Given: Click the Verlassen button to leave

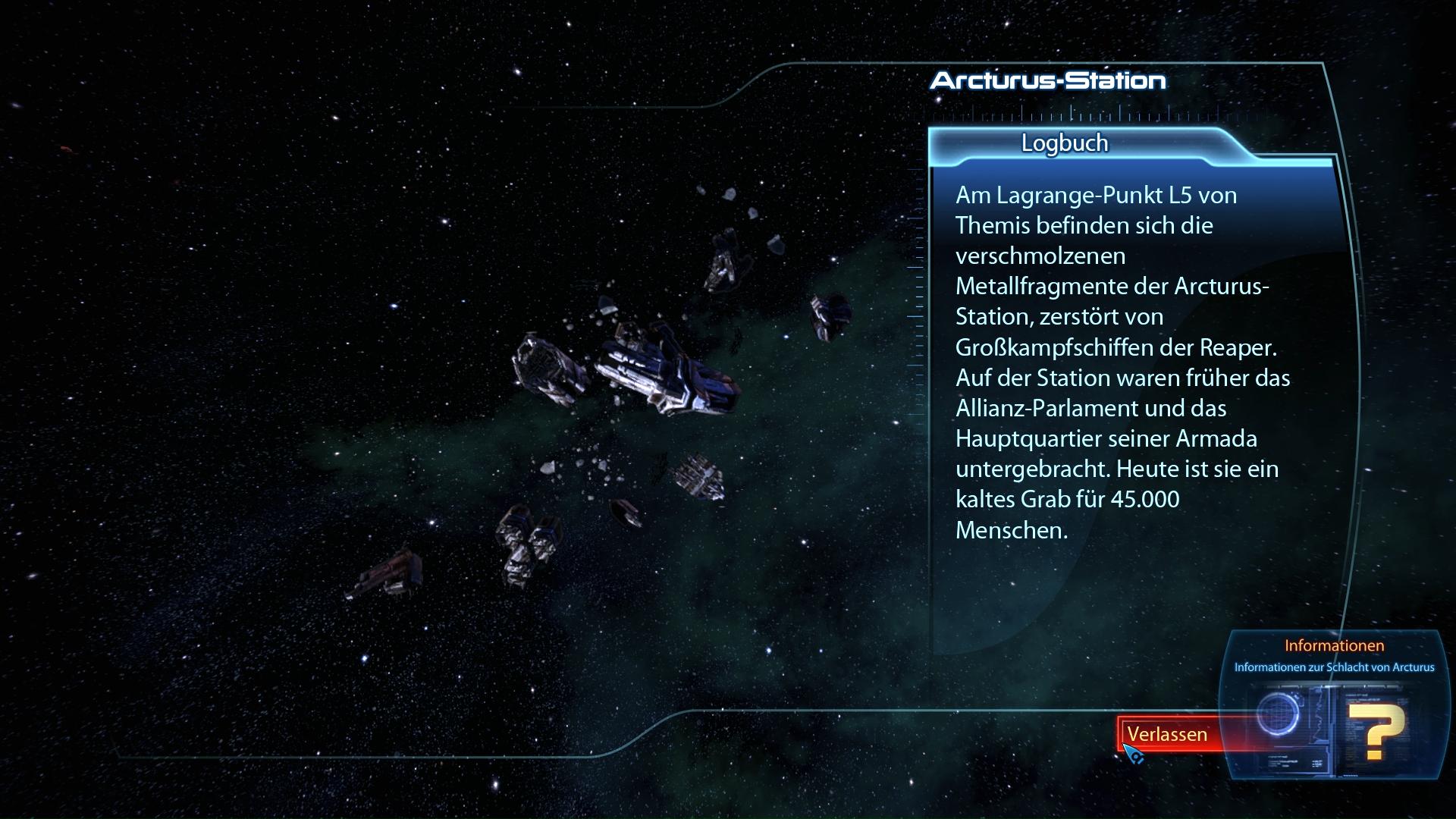Looking at the screenshot, I should (x=1168, y=734).
